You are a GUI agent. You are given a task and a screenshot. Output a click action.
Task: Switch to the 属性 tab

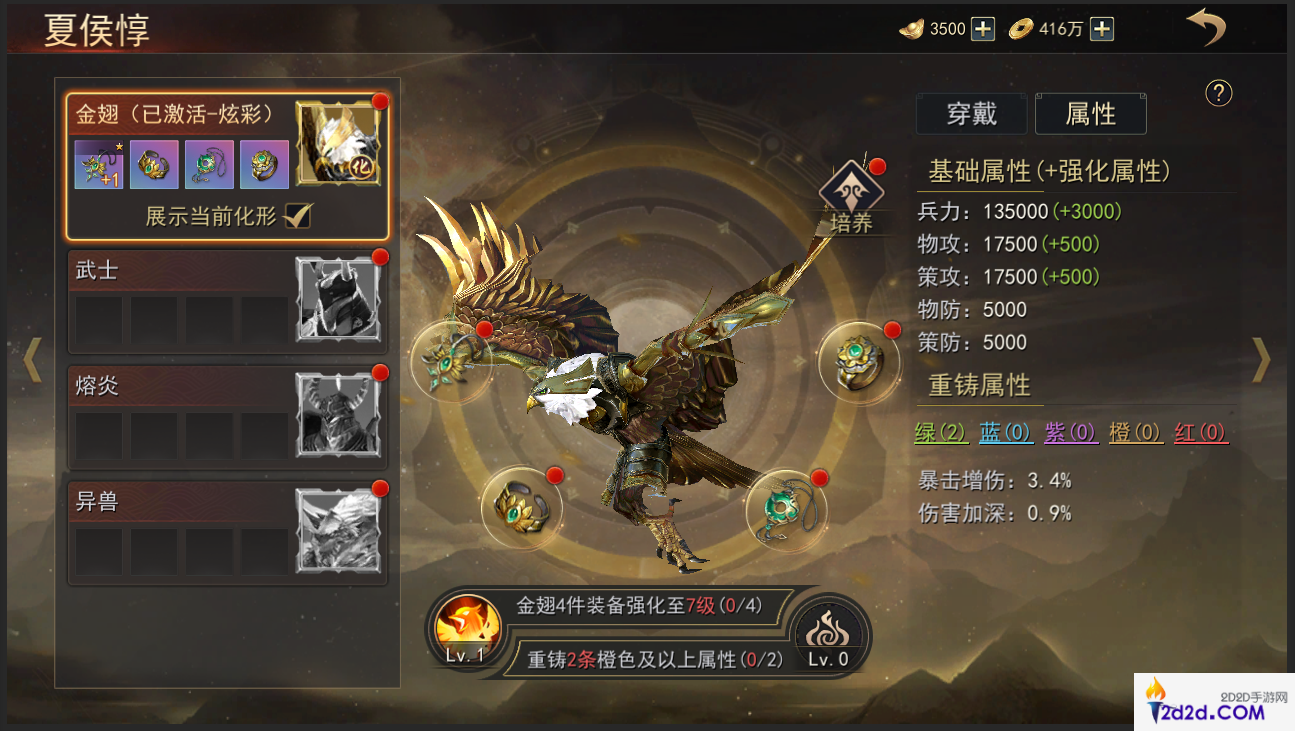pyautogui.click(x=1091, y=114)
